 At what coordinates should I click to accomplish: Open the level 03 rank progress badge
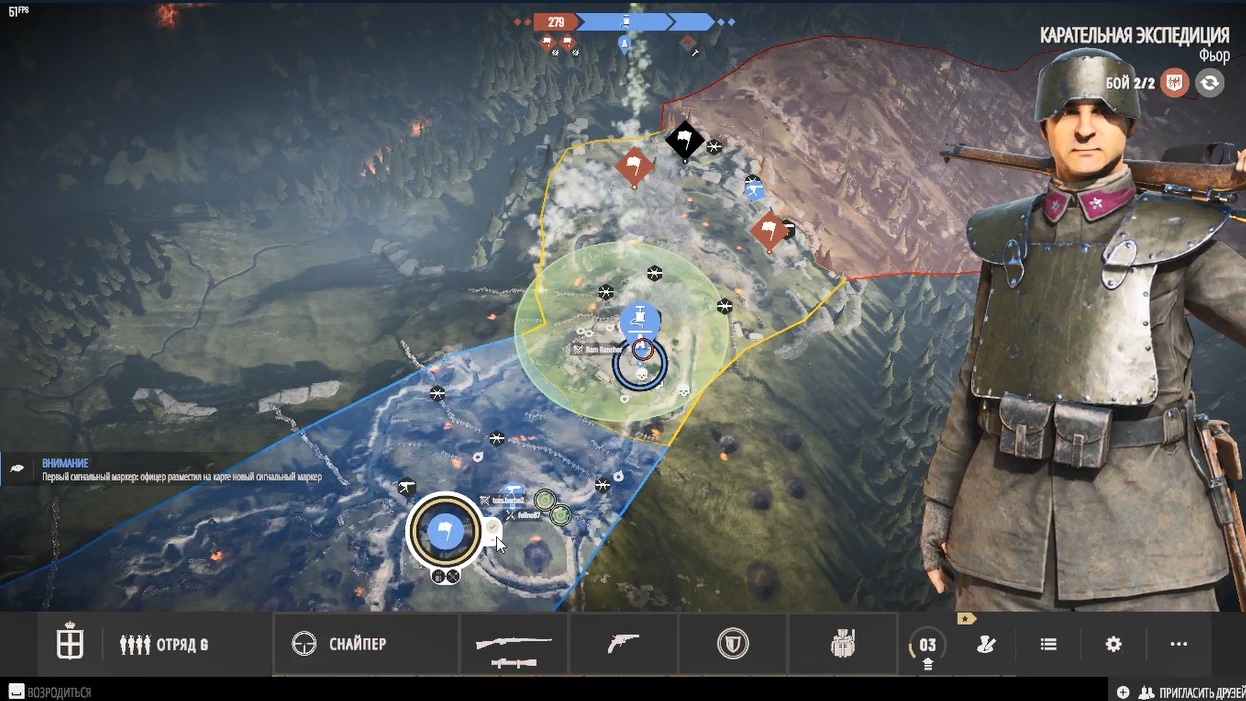(x=927, y=646)
